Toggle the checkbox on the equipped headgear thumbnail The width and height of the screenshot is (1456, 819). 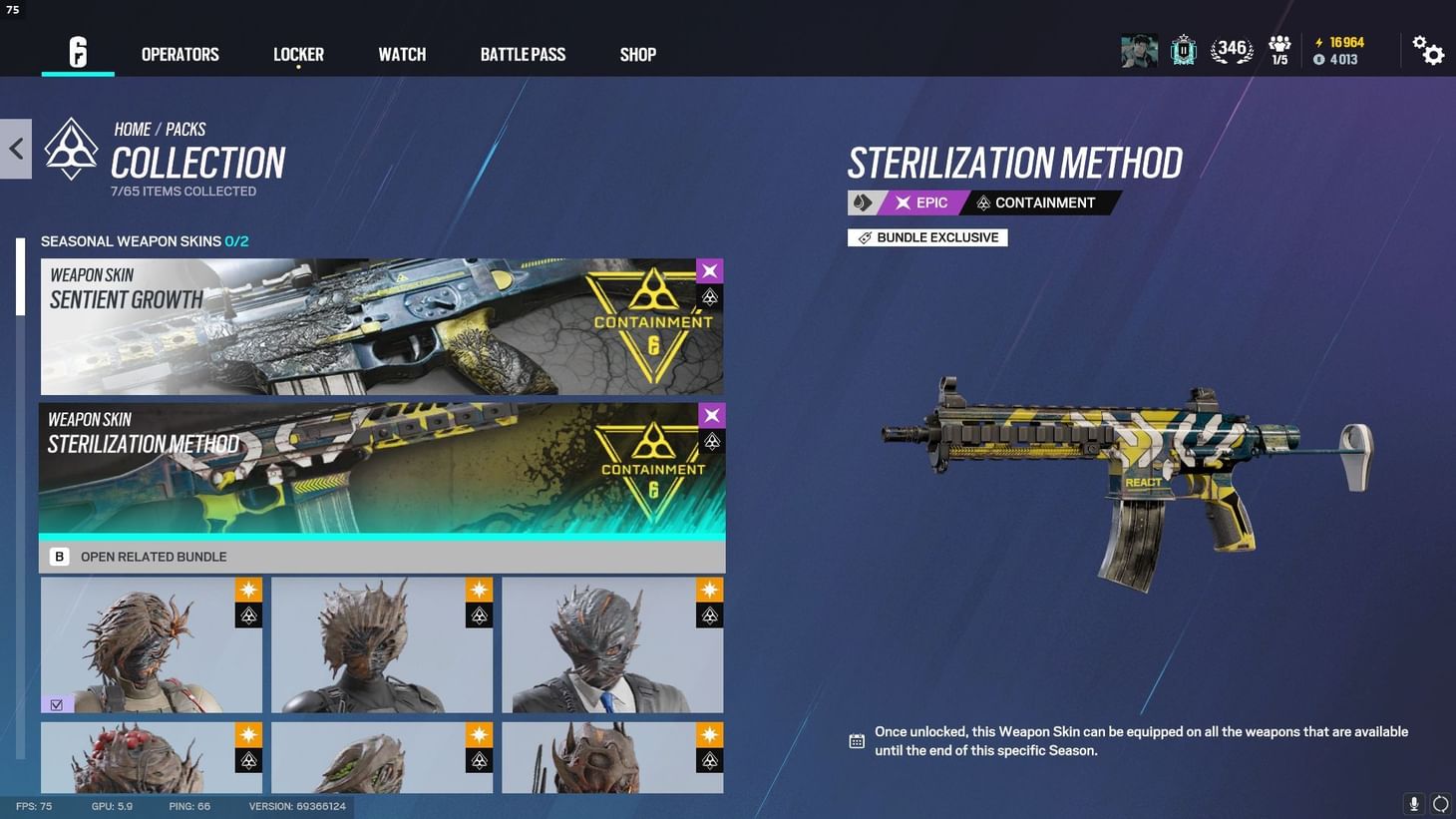pos(57,704)
